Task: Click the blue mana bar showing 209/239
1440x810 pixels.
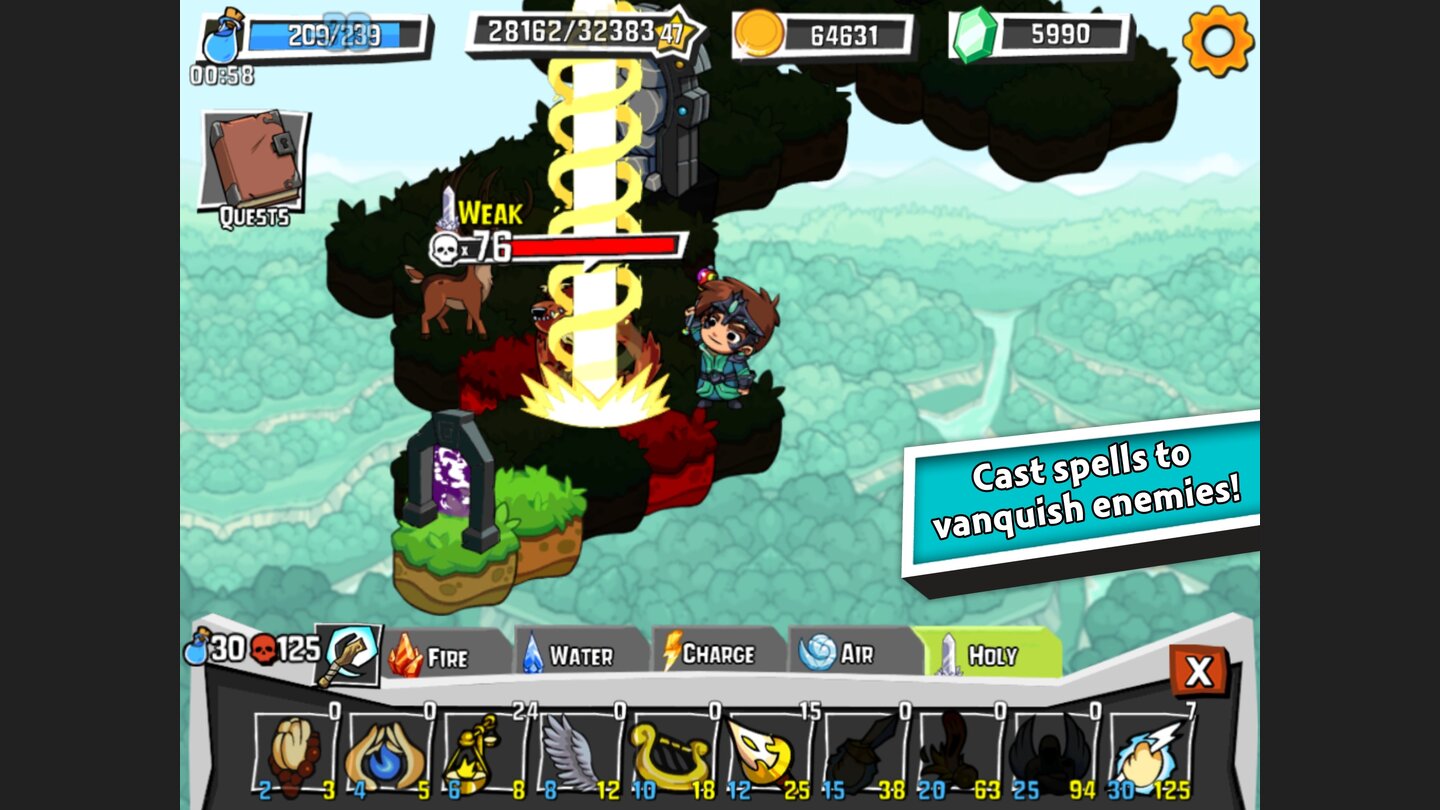Action: point(333,35)
